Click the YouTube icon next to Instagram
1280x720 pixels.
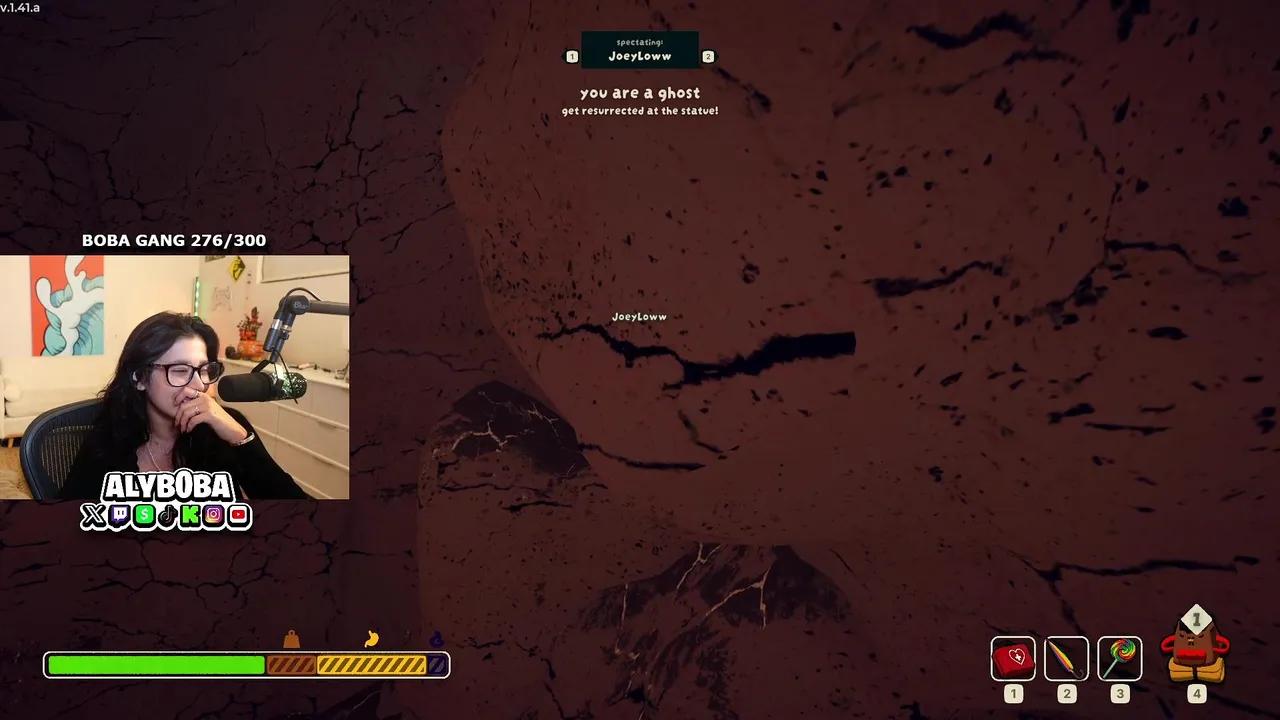tap(238, 518)
